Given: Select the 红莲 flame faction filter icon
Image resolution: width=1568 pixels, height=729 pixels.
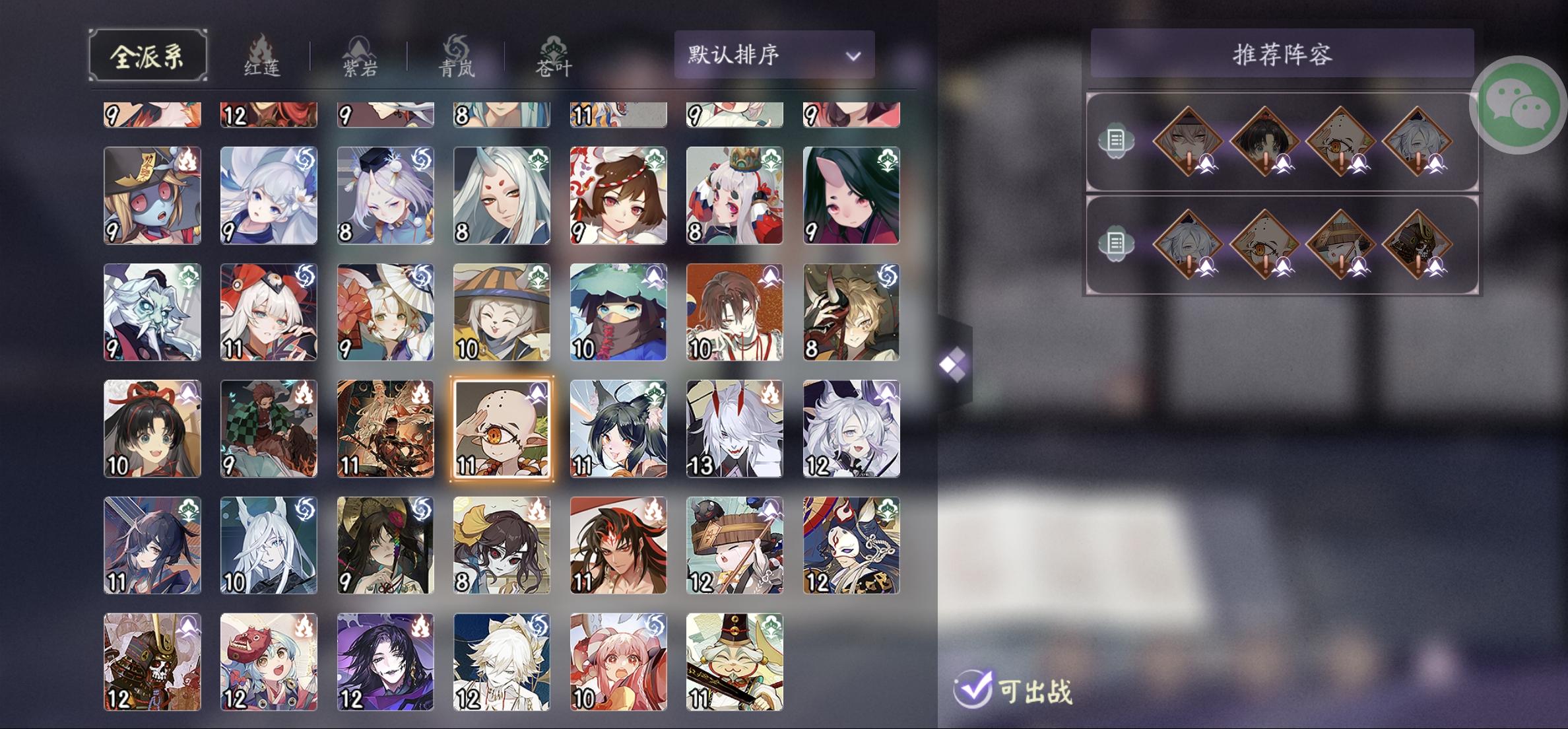Looking at the screenshot, I should click(263, 54).
